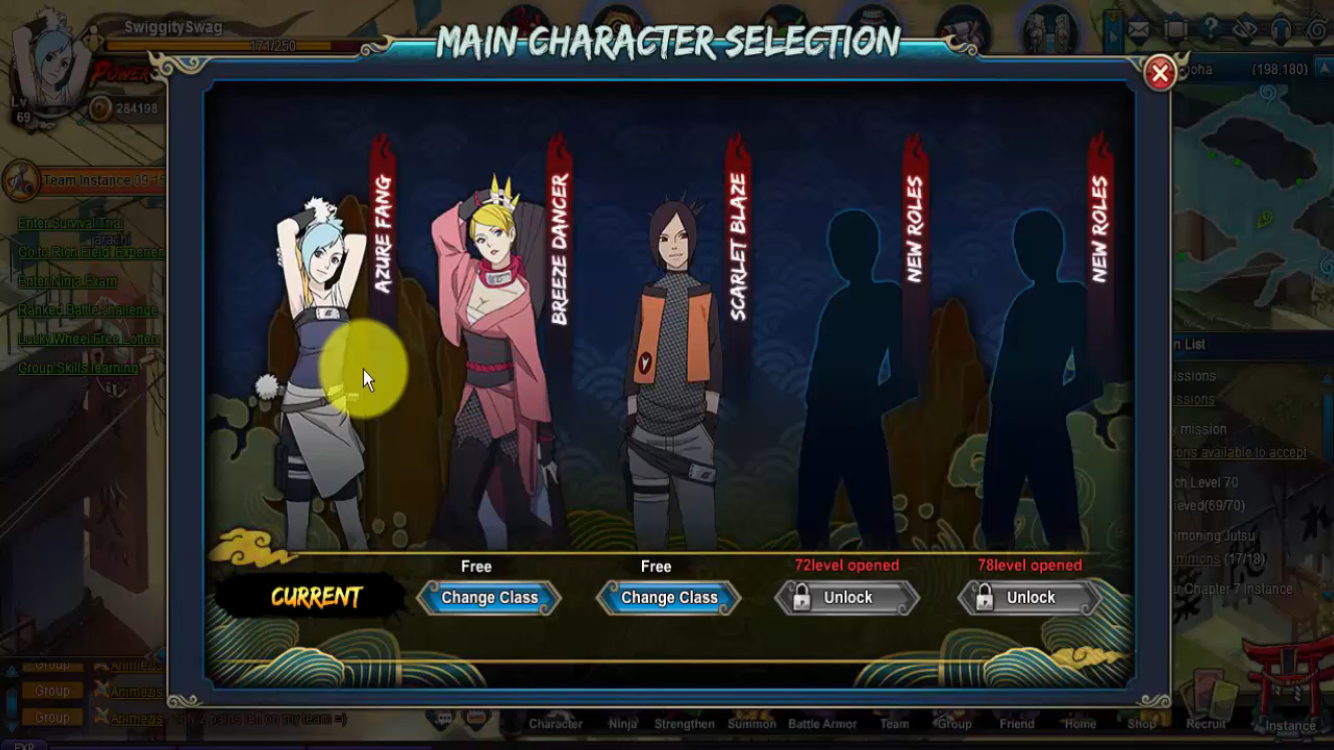Open the Friend menu

[x=1016, y=723]
